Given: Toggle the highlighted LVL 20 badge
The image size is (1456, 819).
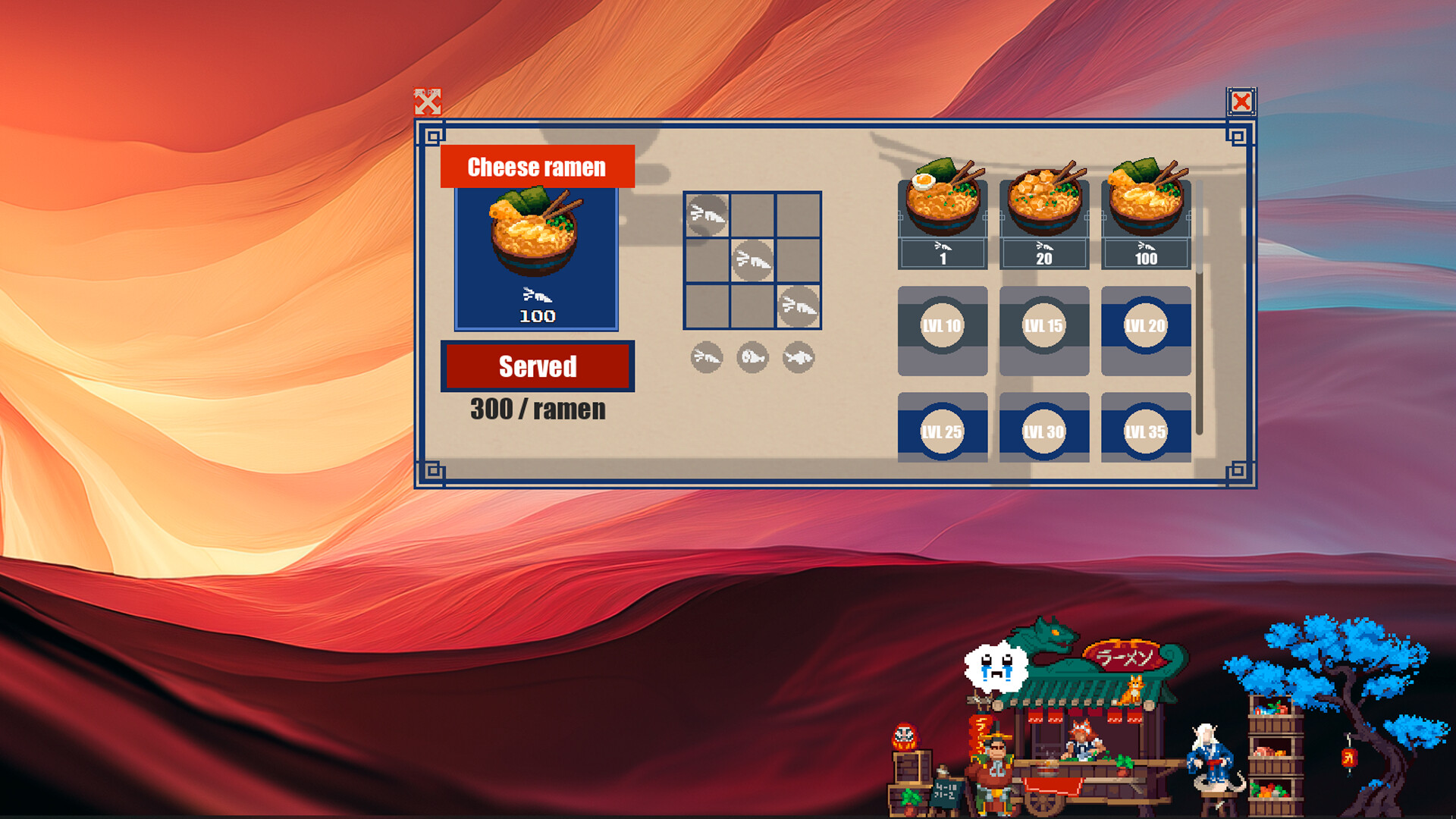Looking at the screenshot, I should [1145, 326].
